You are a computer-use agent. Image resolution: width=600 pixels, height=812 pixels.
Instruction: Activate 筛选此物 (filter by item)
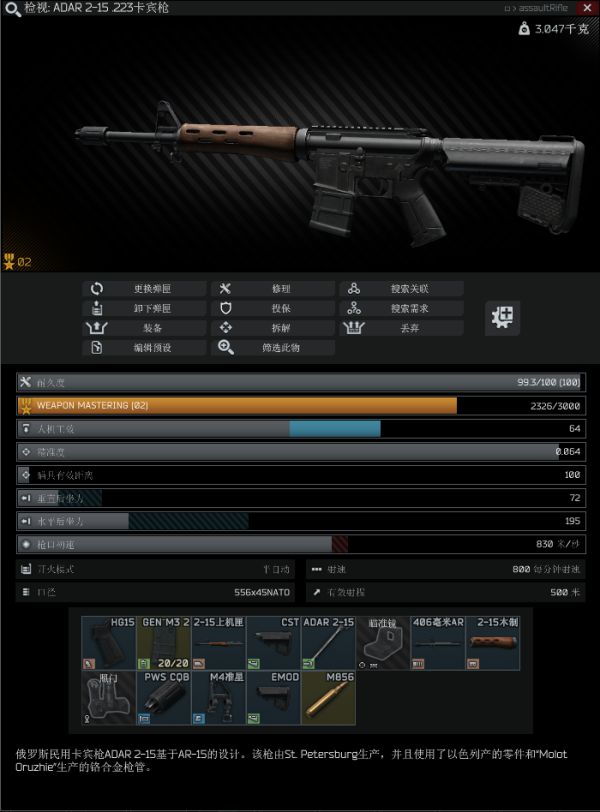click(x=272, y=348)
